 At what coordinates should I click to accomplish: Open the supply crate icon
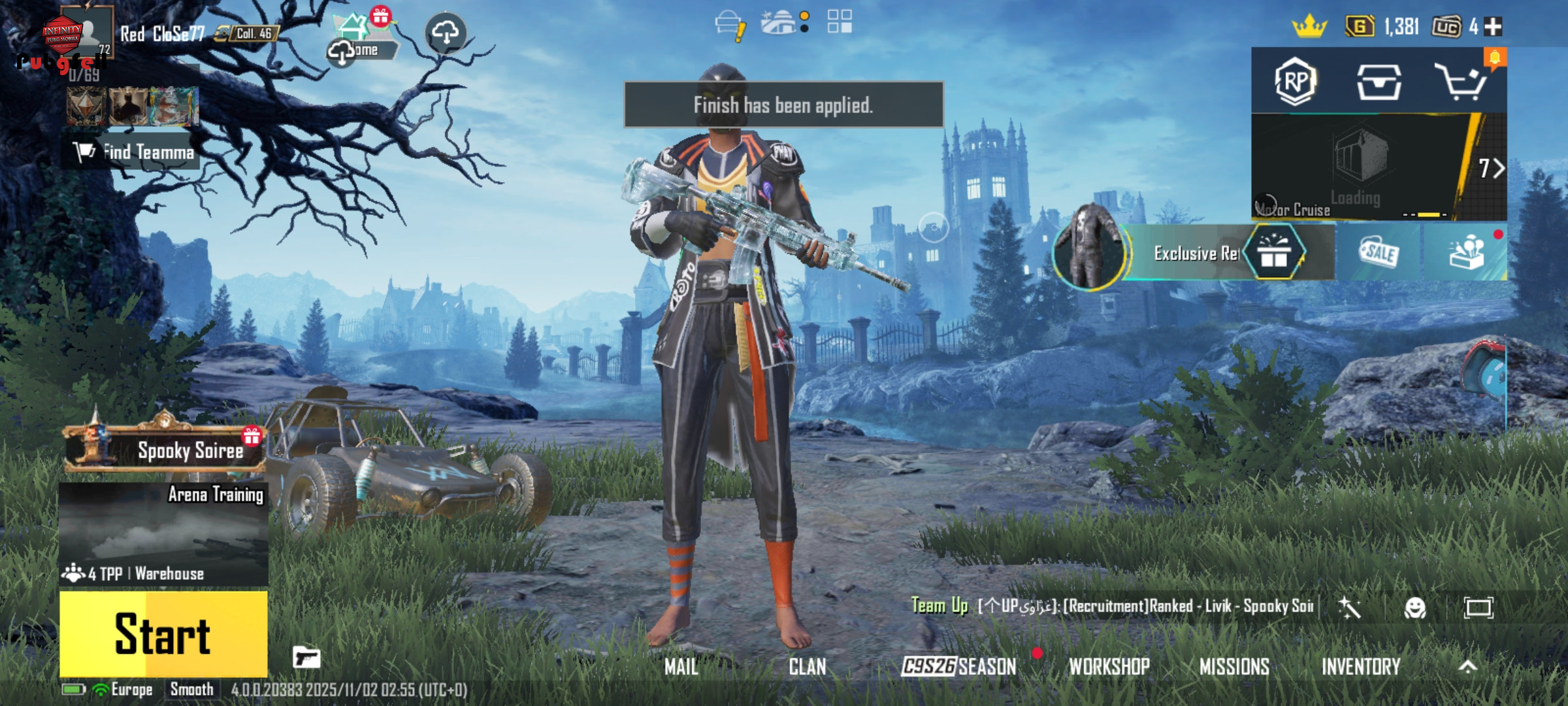click(1379, 82)
